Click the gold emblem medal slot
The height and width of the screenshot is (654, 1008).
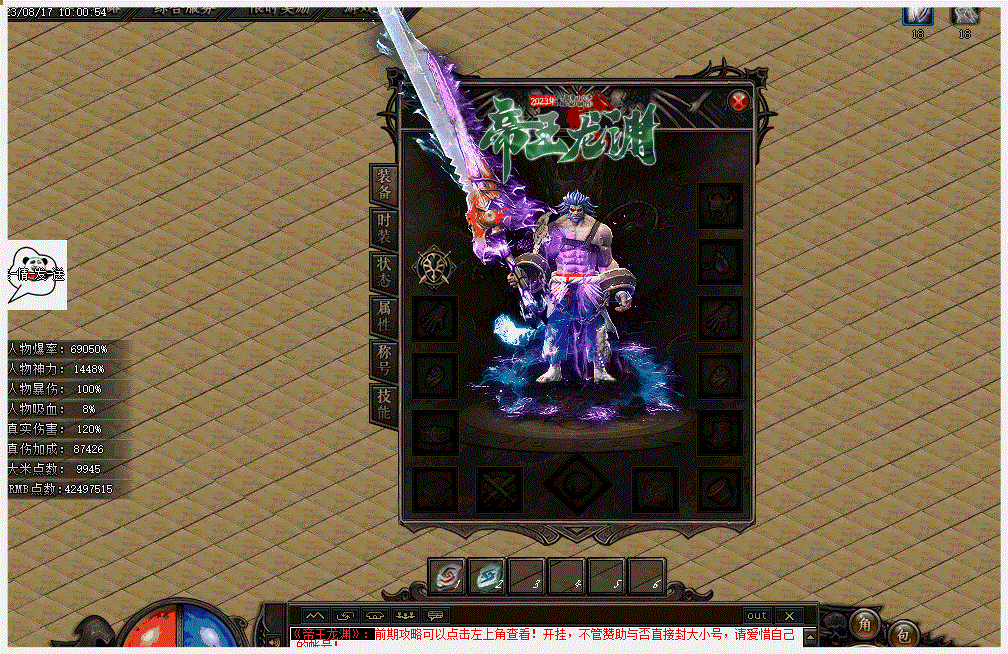[x=436, y=266]
